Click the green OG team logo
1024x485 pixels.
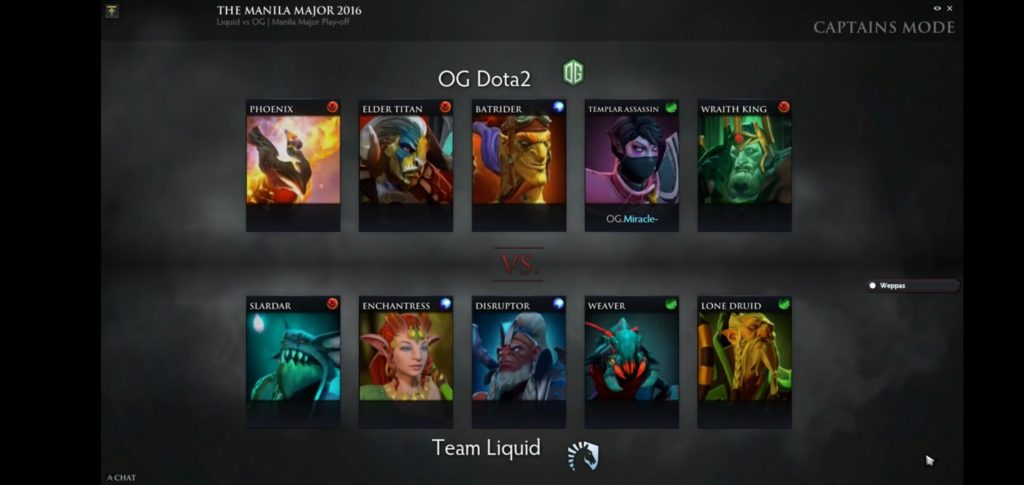coord(573,73)
